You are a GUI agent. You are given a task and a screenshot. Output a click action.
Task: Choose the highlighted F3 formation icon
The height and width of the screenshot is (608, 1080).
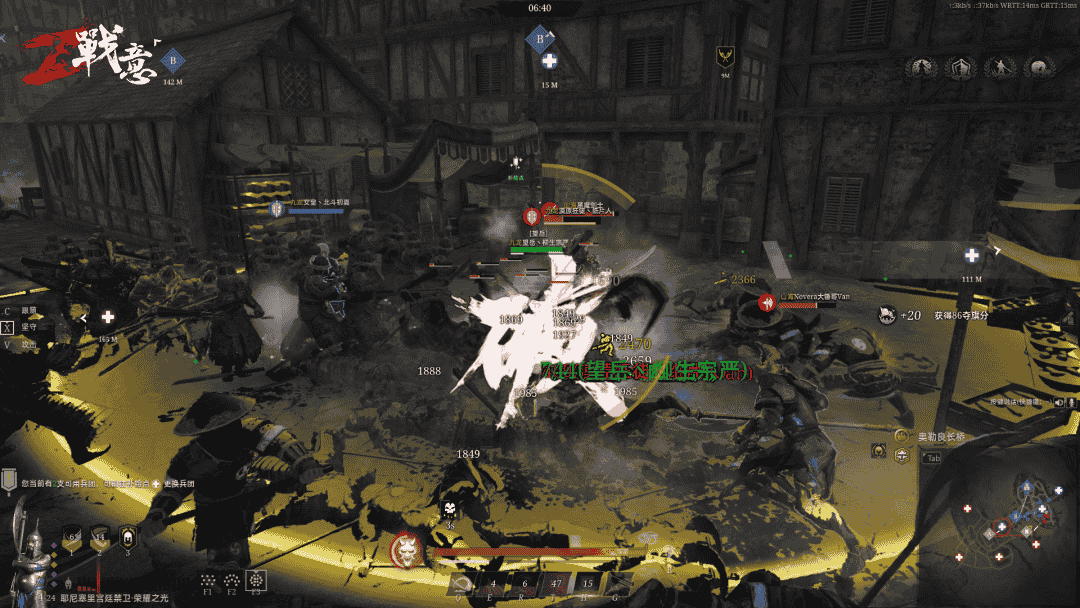tap(257, 580)
